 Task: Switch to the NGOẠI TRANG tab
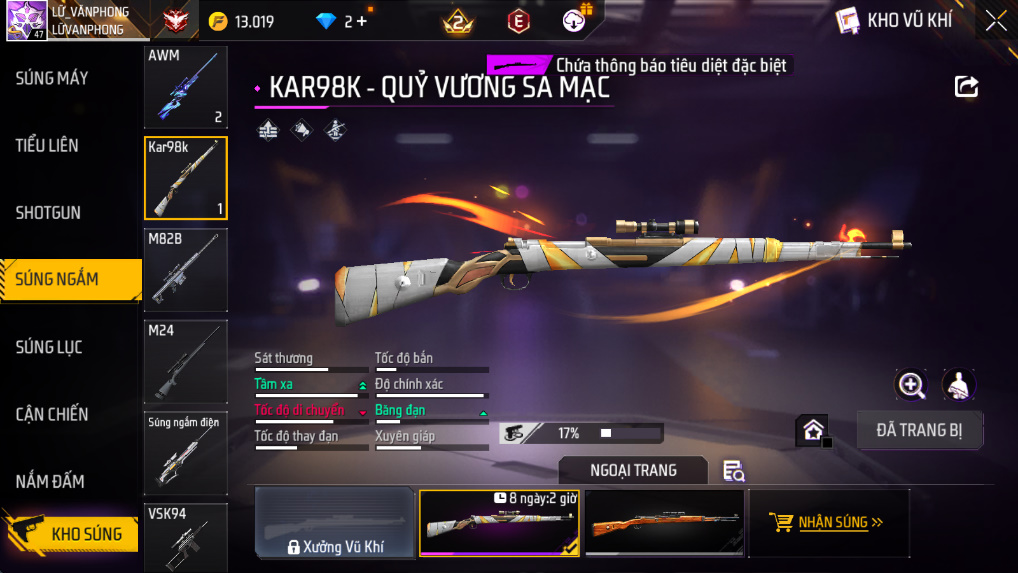pyautogui.click(x=633, y=470)
